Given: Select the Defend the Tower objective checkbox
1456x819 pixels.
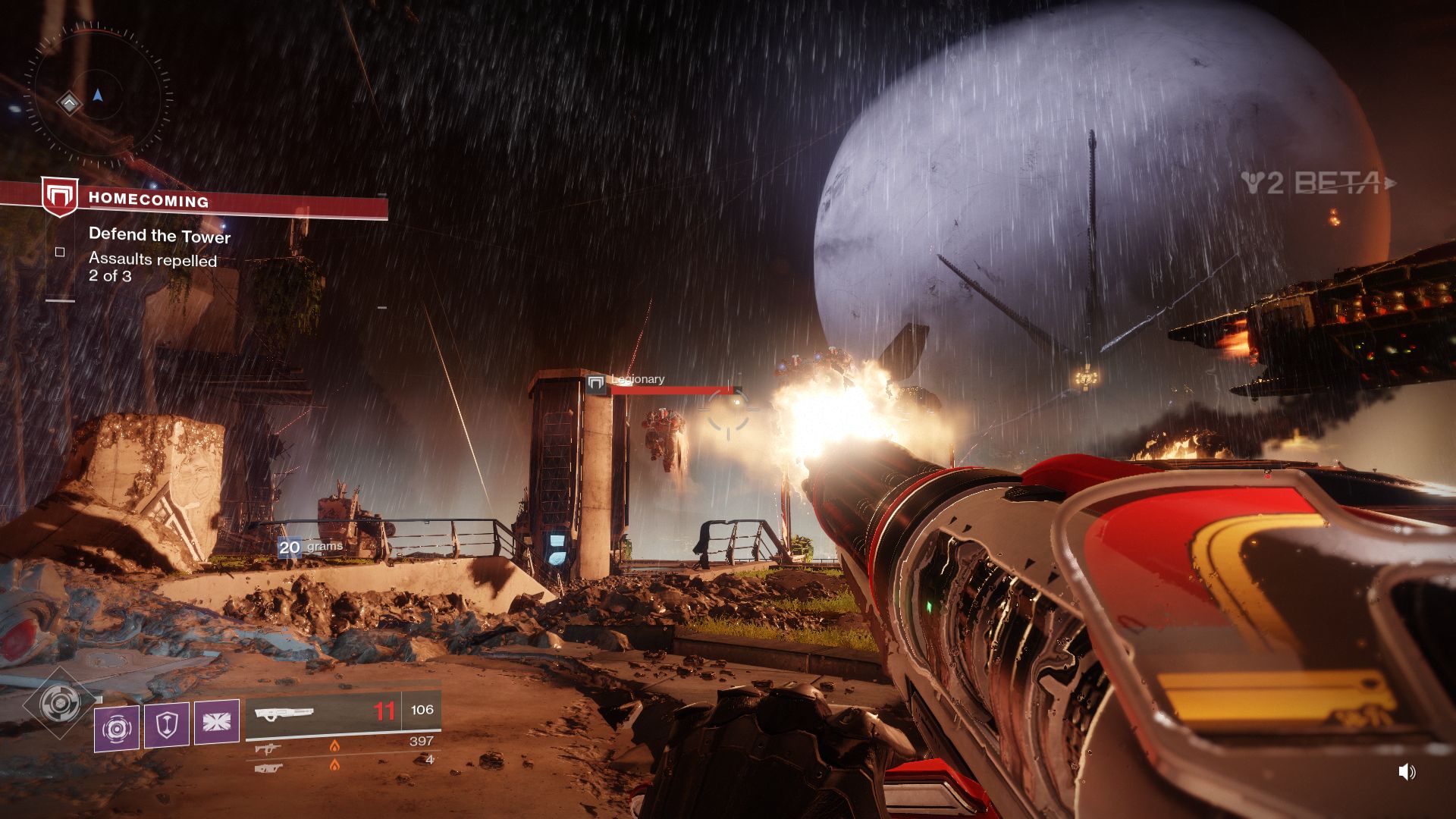Looking at the screenshot, I should pos(60,252).
